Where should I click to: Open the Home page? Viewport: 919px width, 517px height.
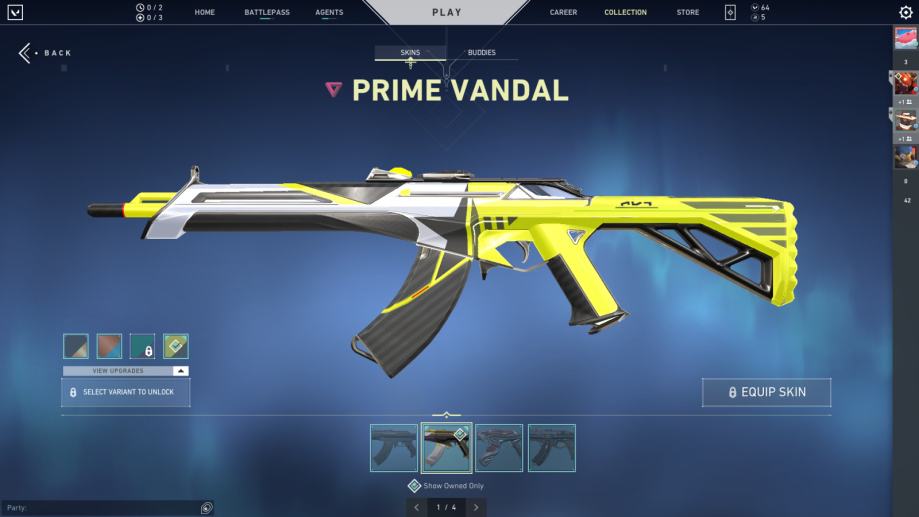click(x=205, y=13)
